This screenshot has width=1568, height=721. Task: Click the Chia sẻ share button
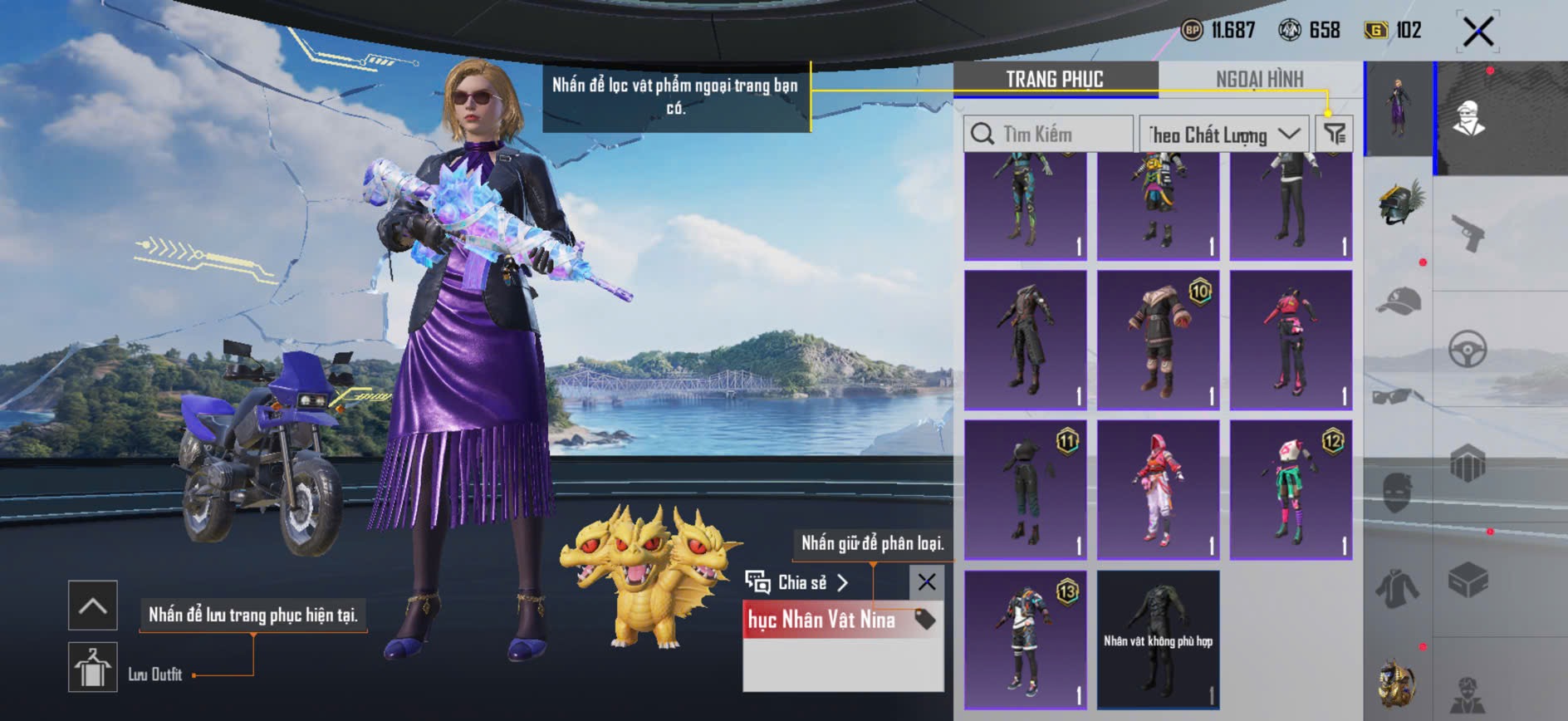[x=797, y=582]
